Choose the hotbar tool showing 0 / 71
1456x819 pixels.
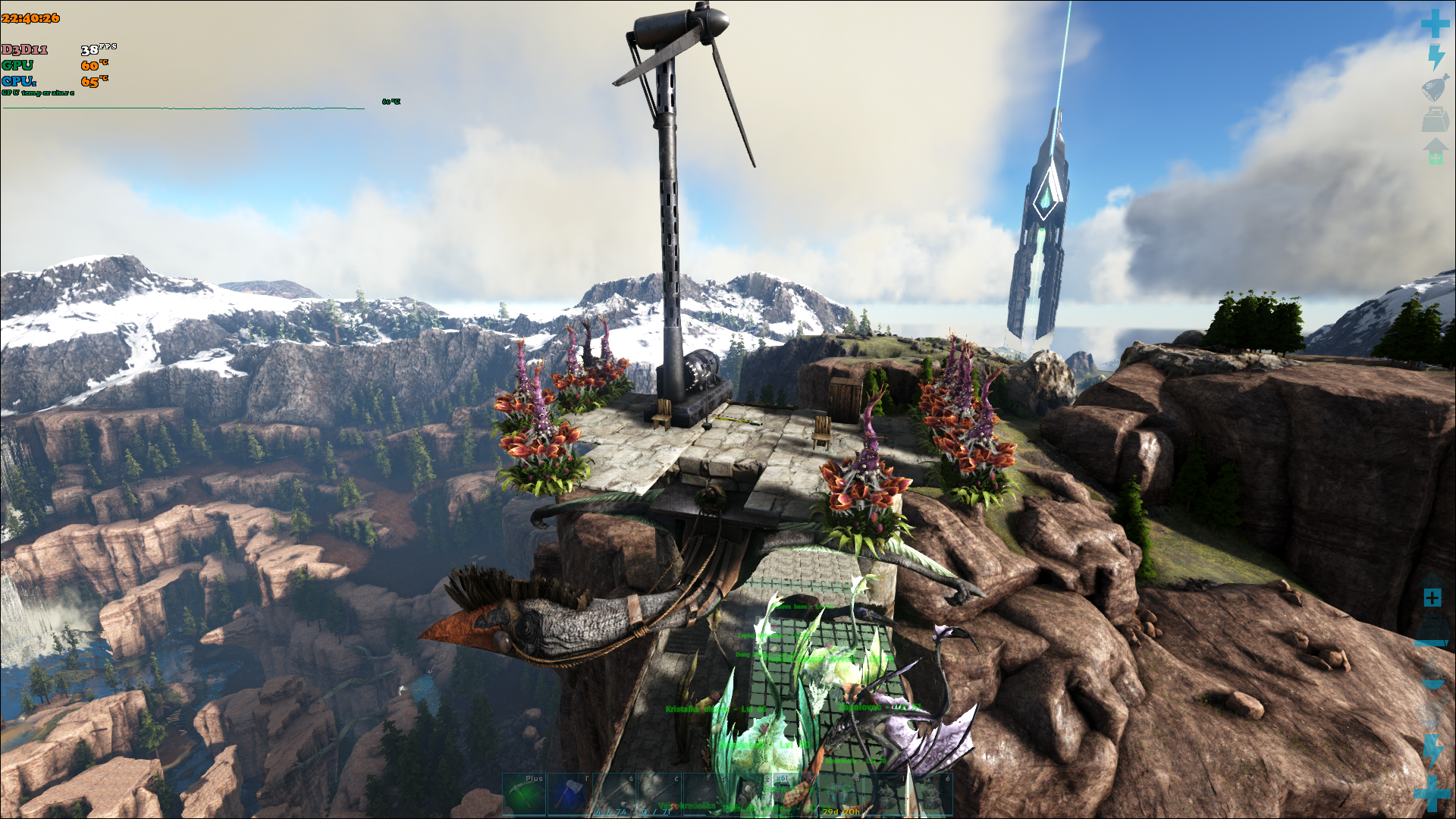click(659, 794)
